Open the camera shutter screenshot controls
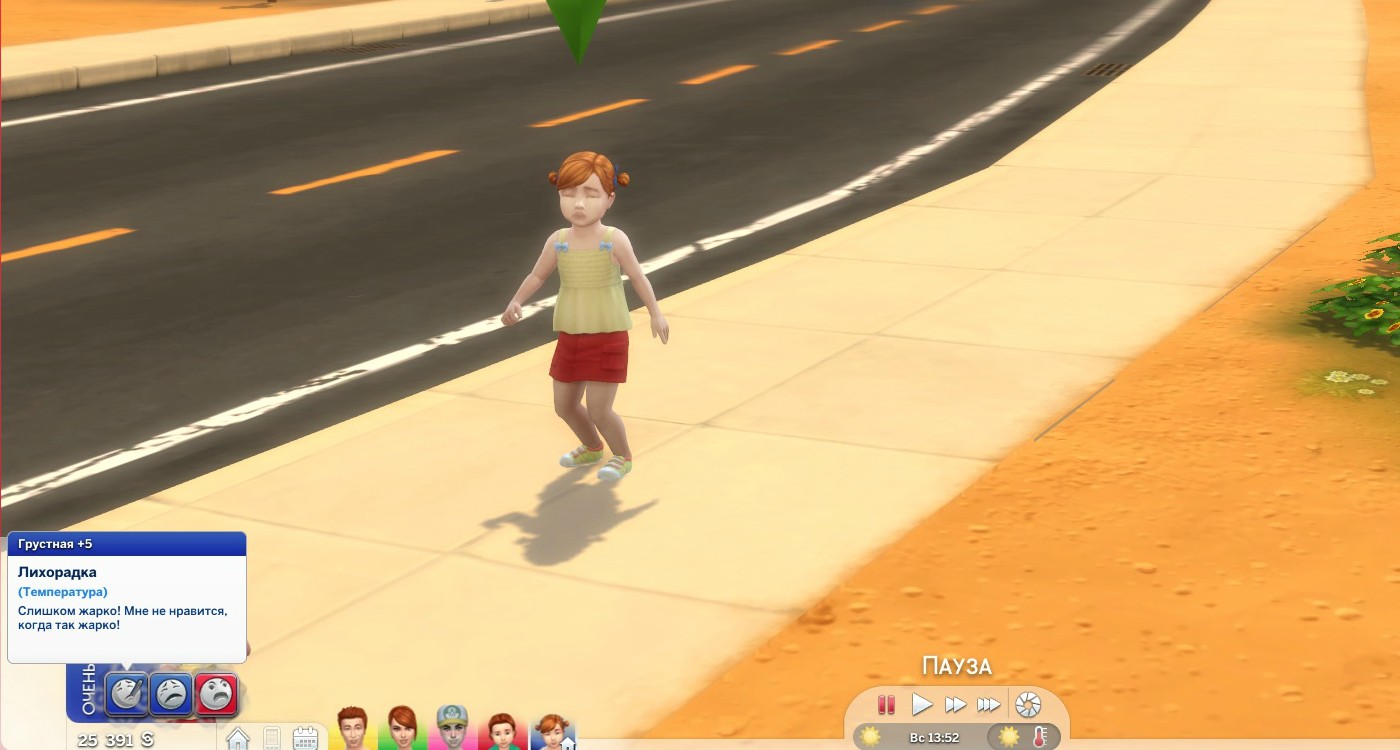This screenshot has height=750, width=1400. pyautogui.click(x=1028, y=705)
